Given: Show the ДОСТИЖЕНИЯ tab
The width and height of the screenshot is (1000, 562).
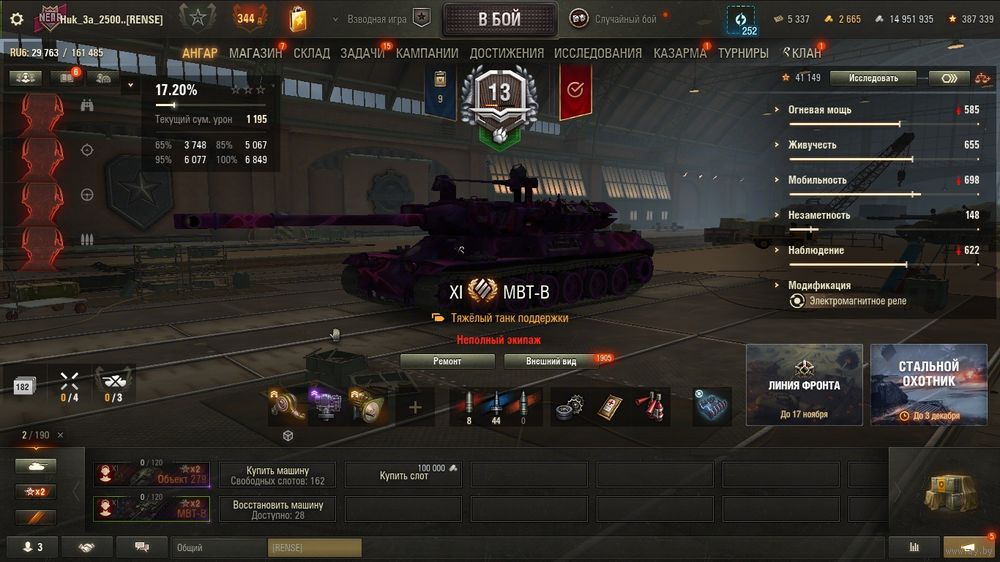Looking at the screenshot, I should [x=506, y=53].
